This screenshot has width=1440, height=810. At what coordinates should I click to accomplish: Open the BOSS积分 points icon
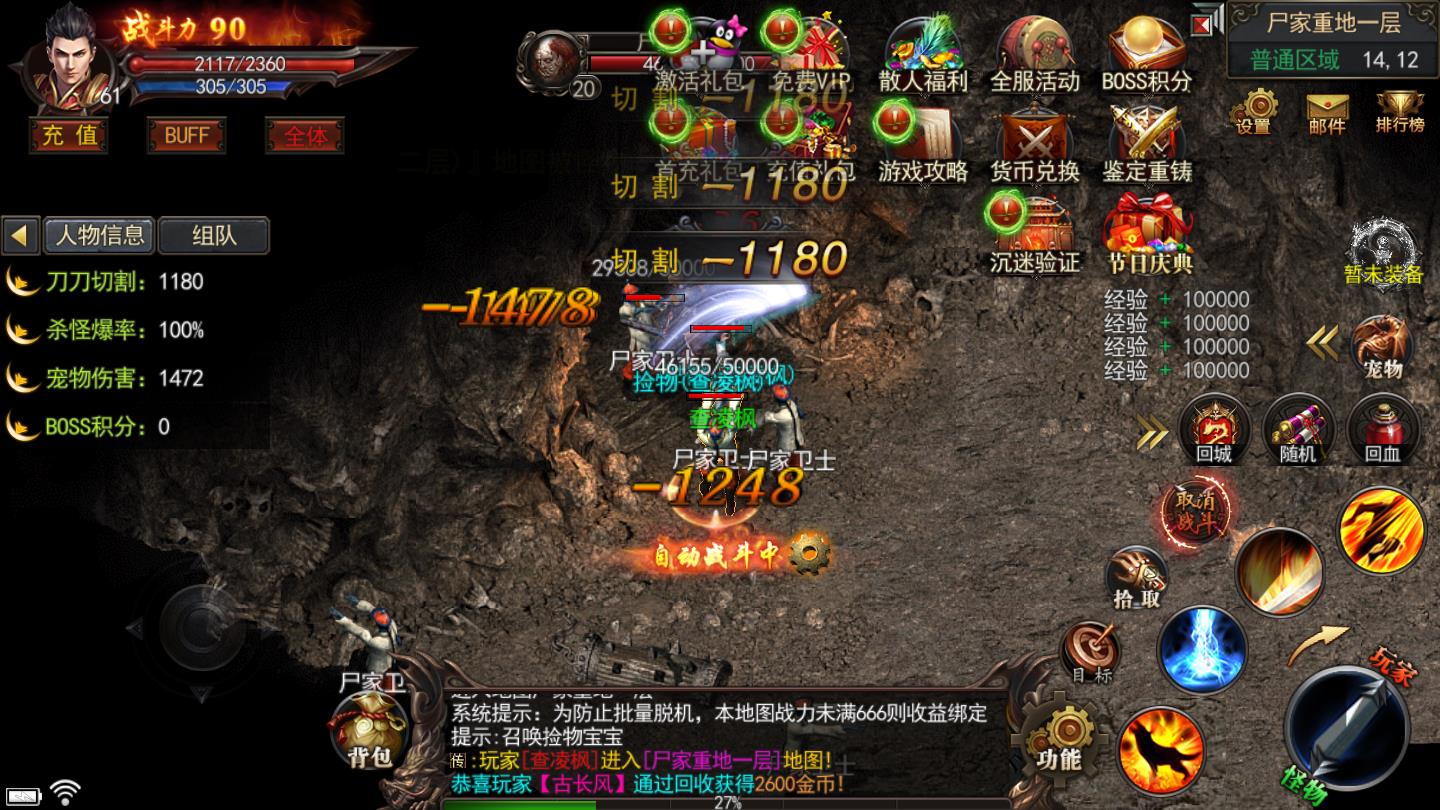tap(1147, 55)
